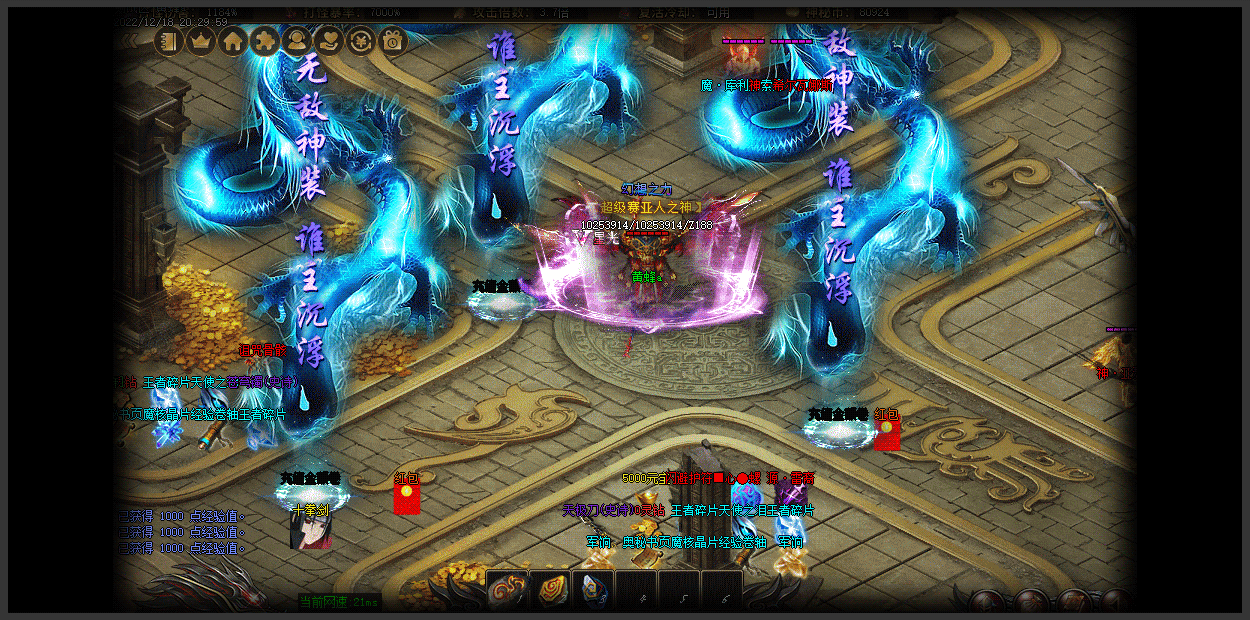Open the puzzle piece icon
1250x620 pixels.
[265, 41]
